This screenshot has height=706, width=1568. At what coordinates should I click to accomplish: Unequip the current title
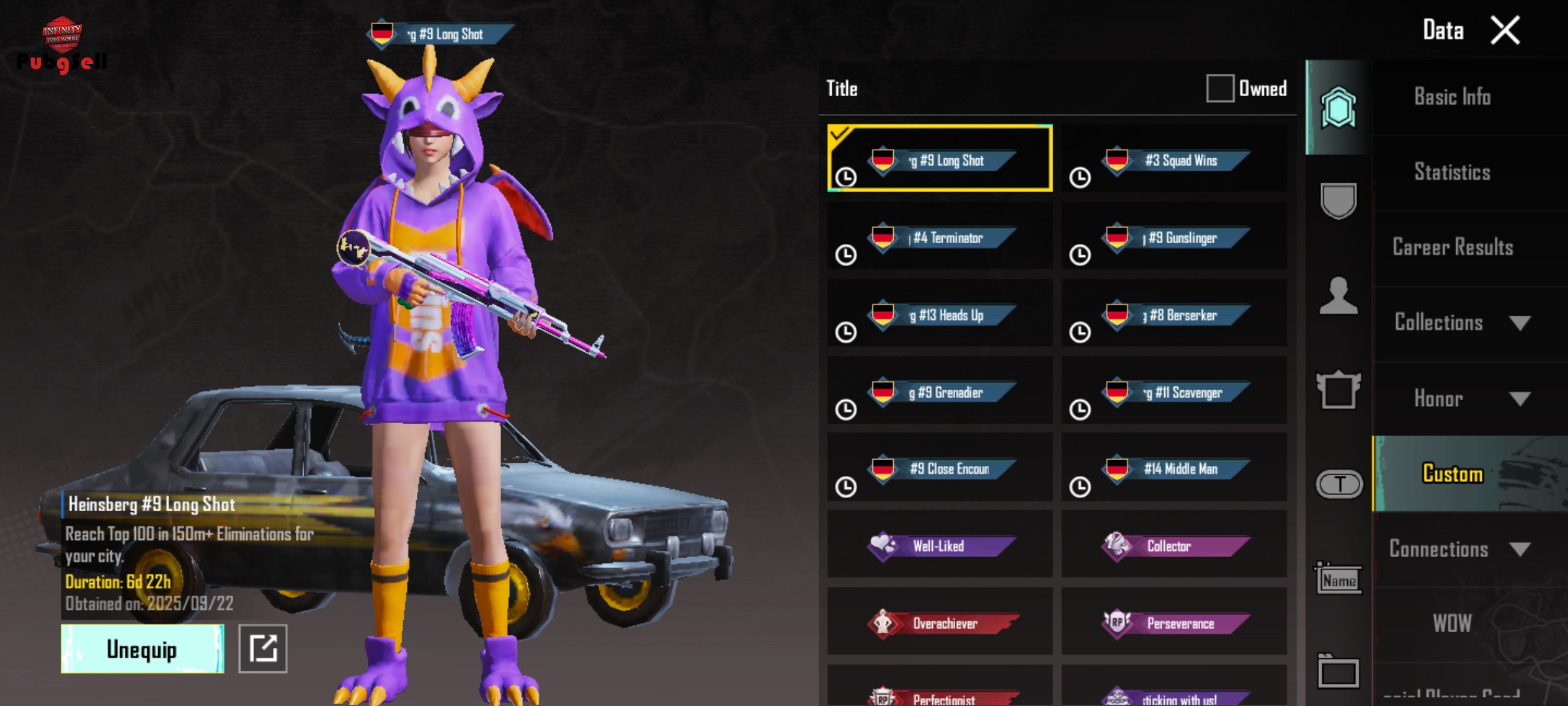(x=142, y=649)
